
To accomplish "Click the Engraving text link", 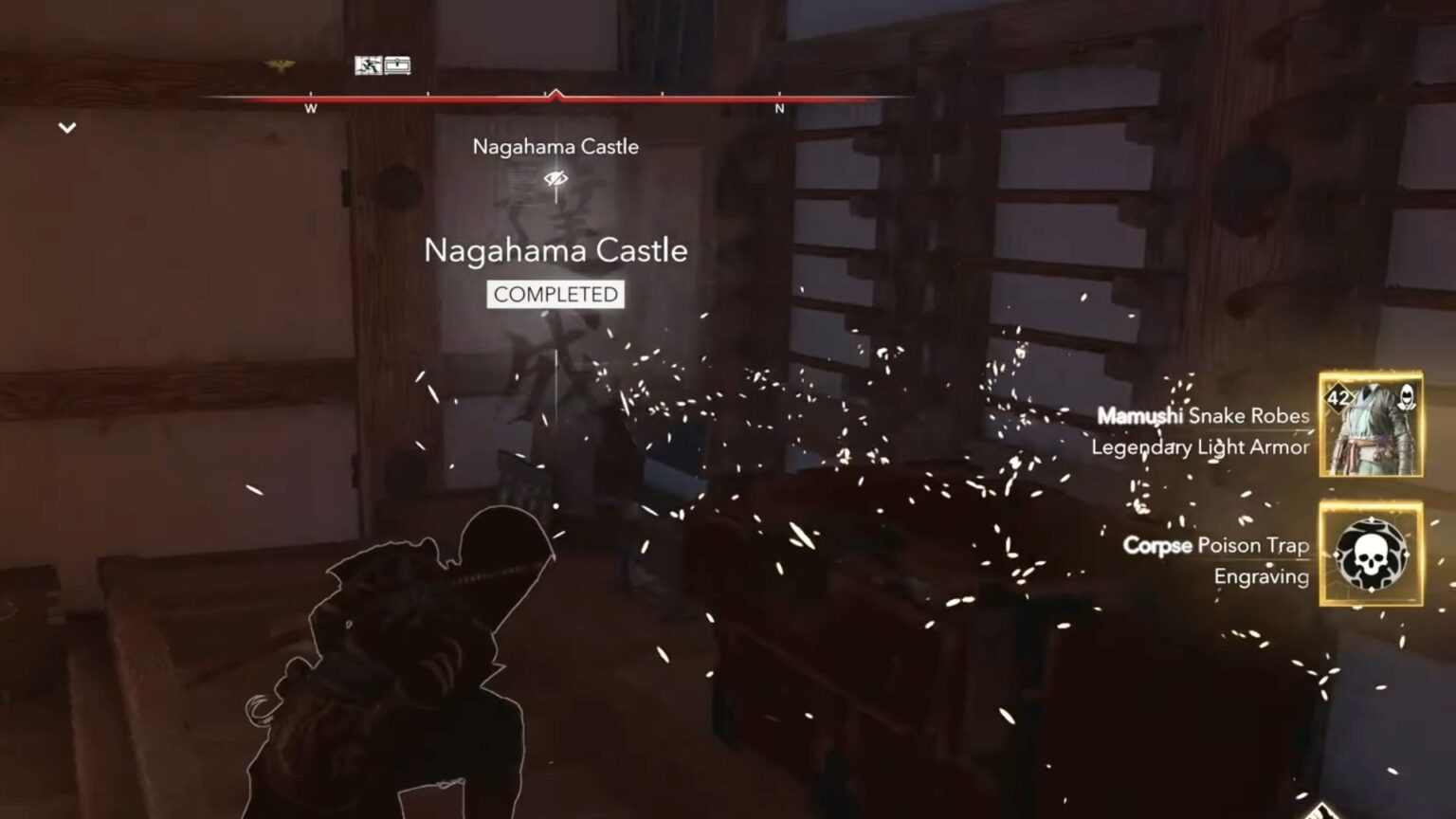I will pos(1262,573).
